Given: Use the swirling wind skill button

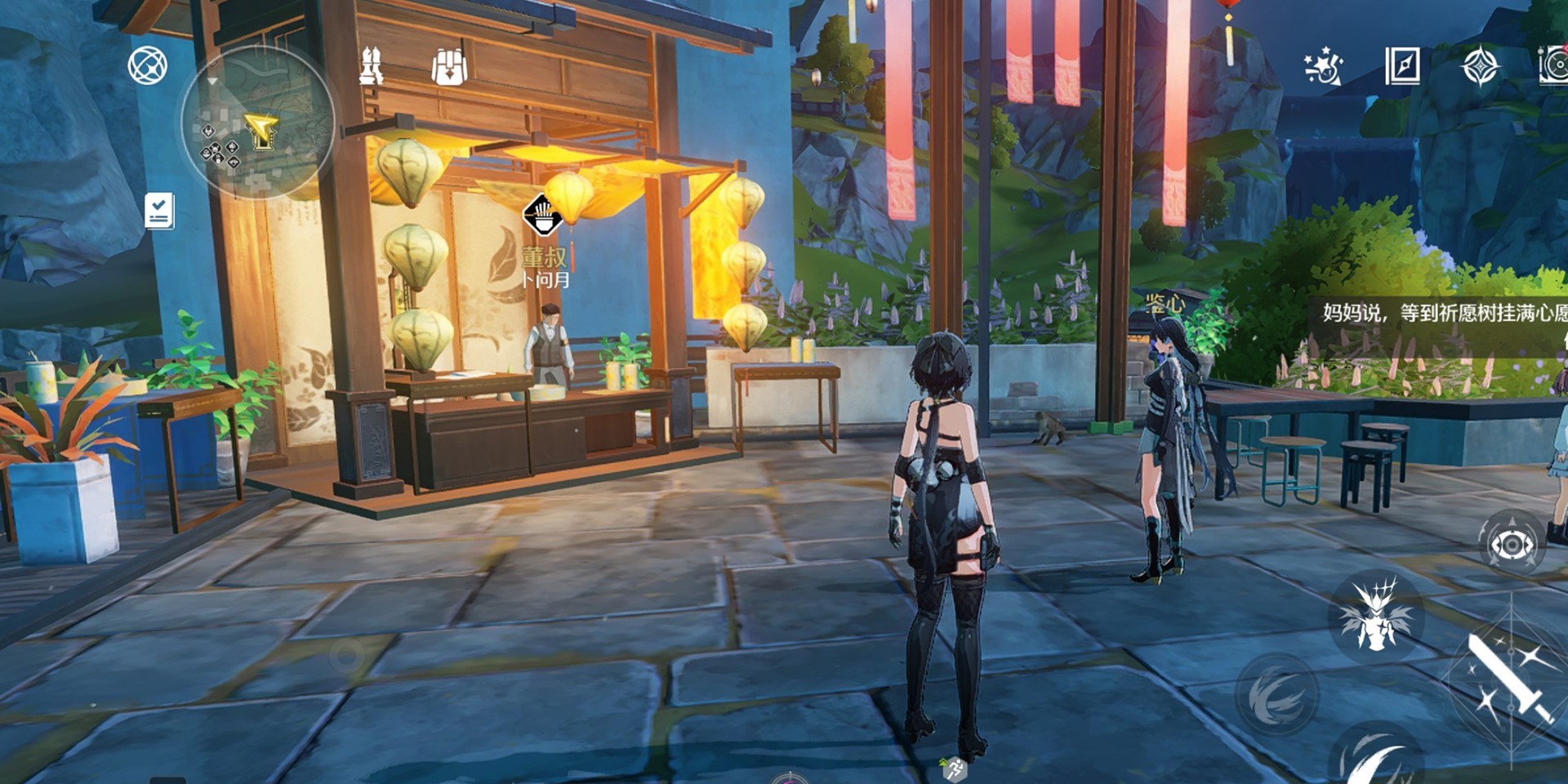Looking at the screenshot, I should pyautogui.click(x=1276, y=696).
